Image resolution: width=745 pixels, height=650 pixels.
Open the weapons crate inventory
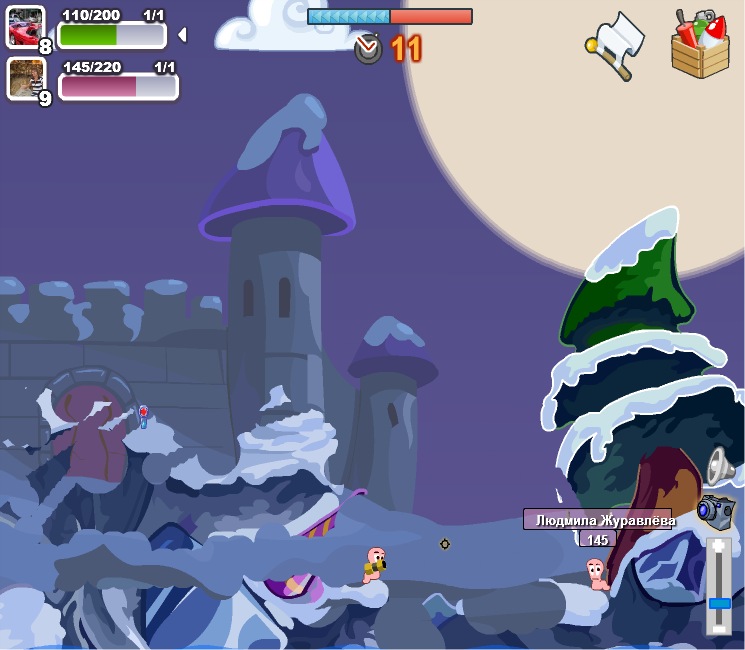[700, 44]
